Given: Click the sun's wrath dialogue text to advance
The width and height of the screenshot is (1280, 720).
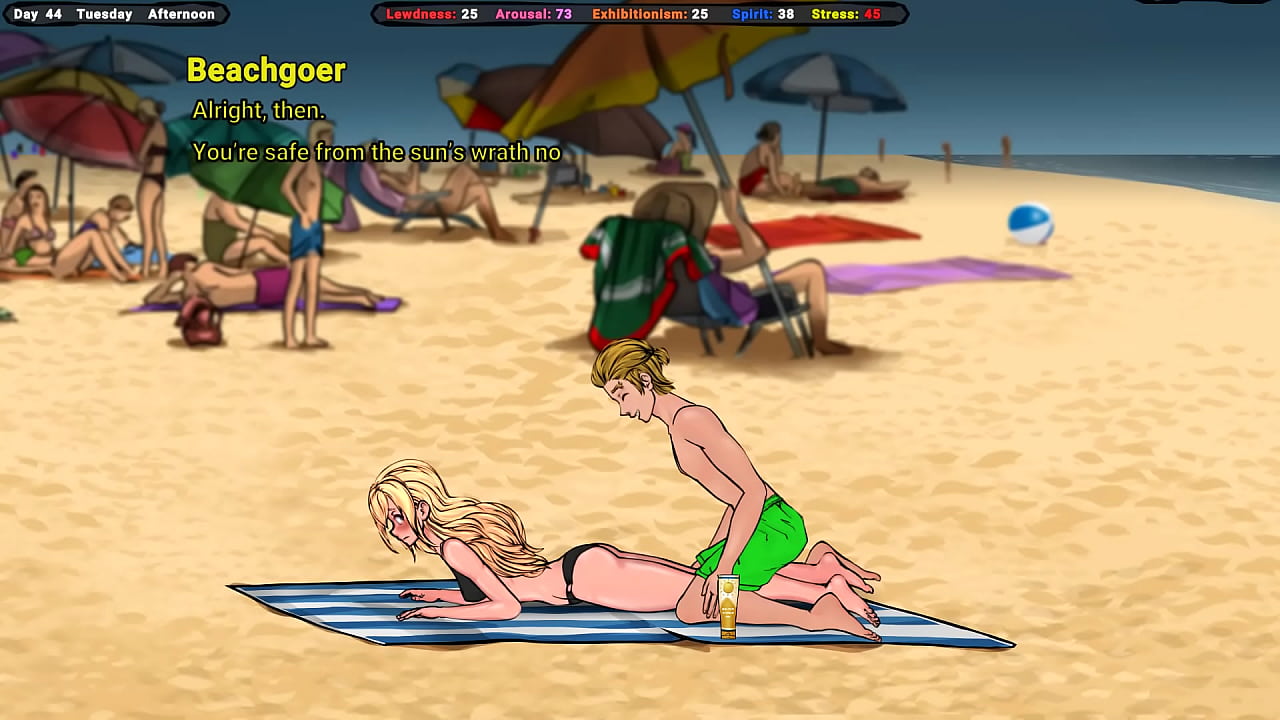Looking at the screenshot, I should coord(378,152).
